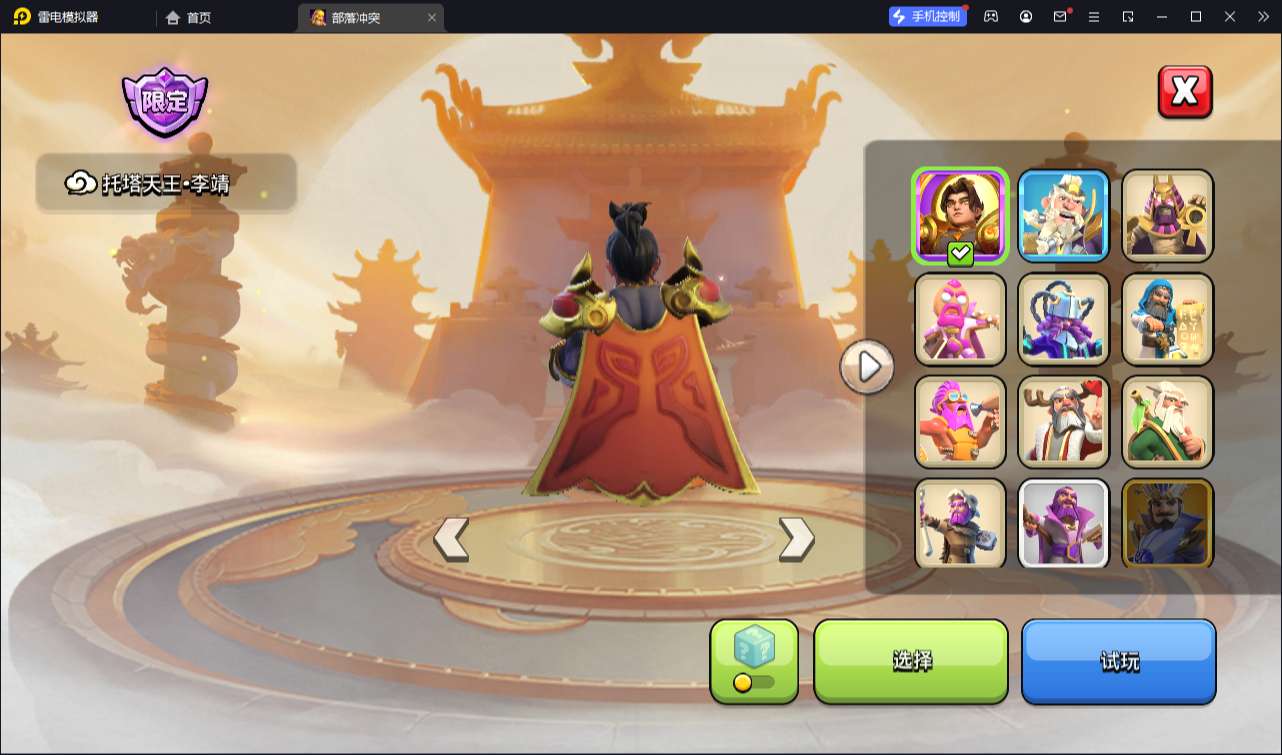Rotate hero with the right arrow
Viewport: 1282px width, 755px height.
pyautogui.click(x=796, y=539)
